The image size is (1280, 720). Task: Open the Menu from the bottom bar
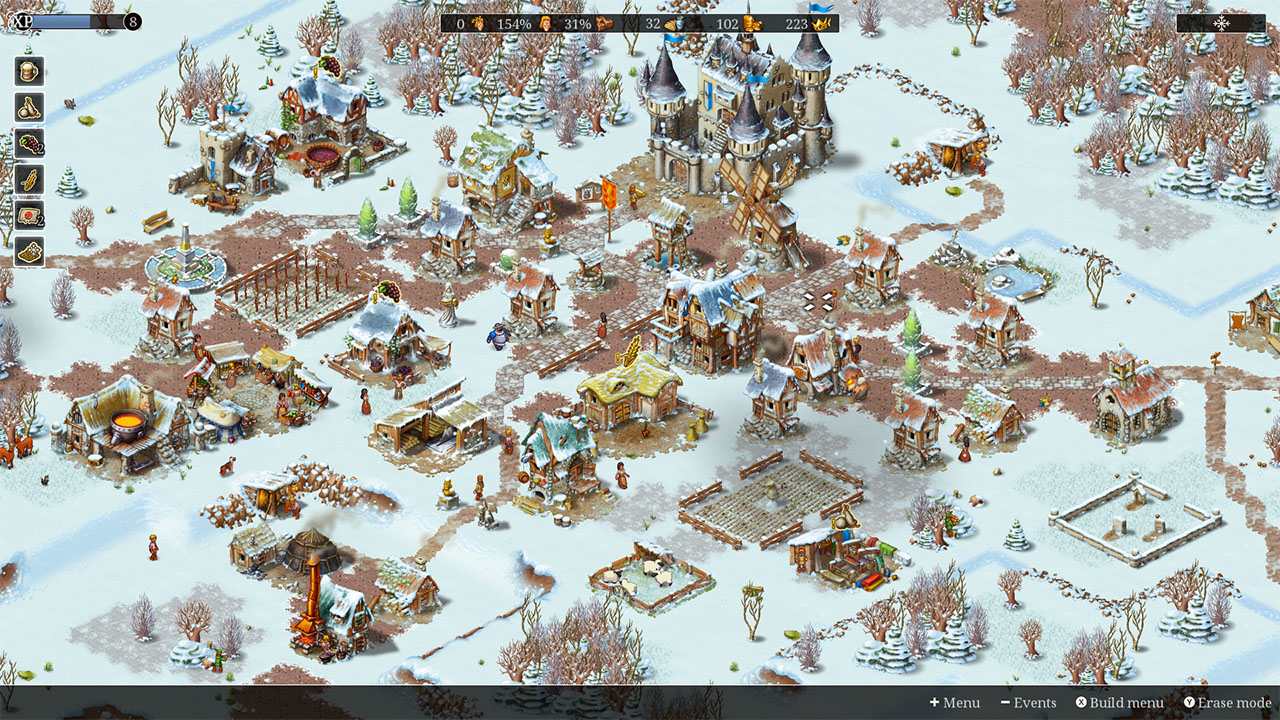(957, 703)
